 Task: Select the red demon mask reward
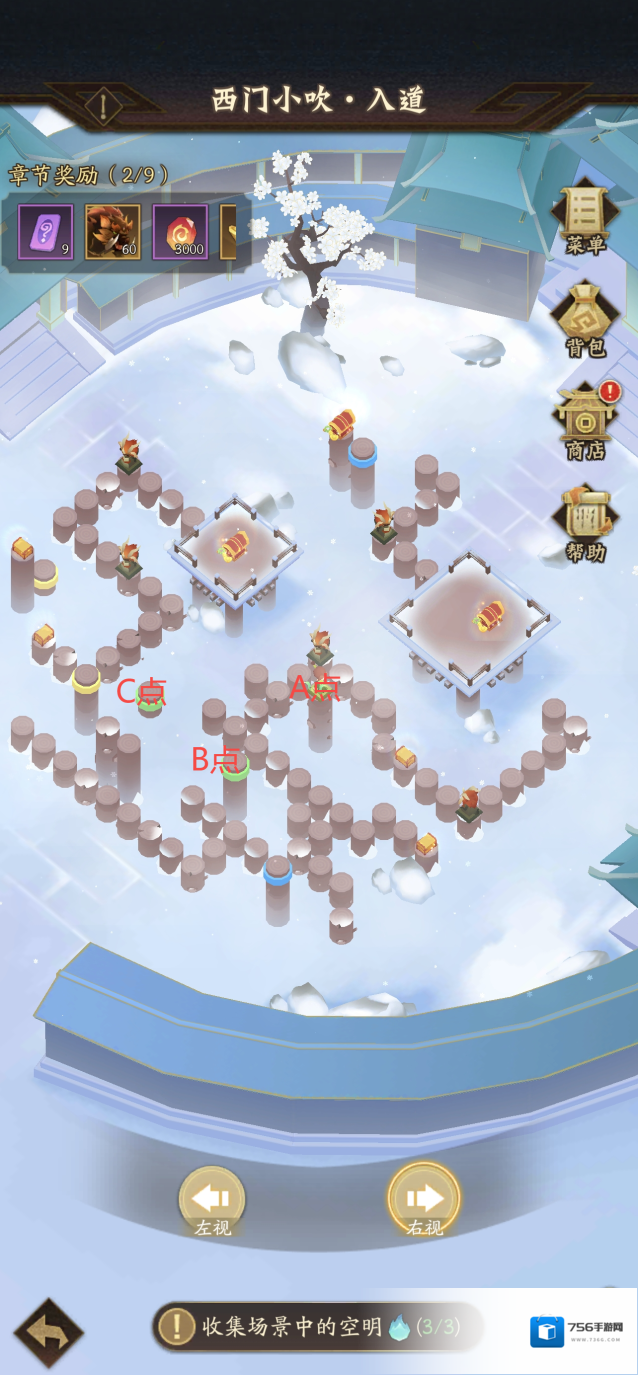point(112,232)
